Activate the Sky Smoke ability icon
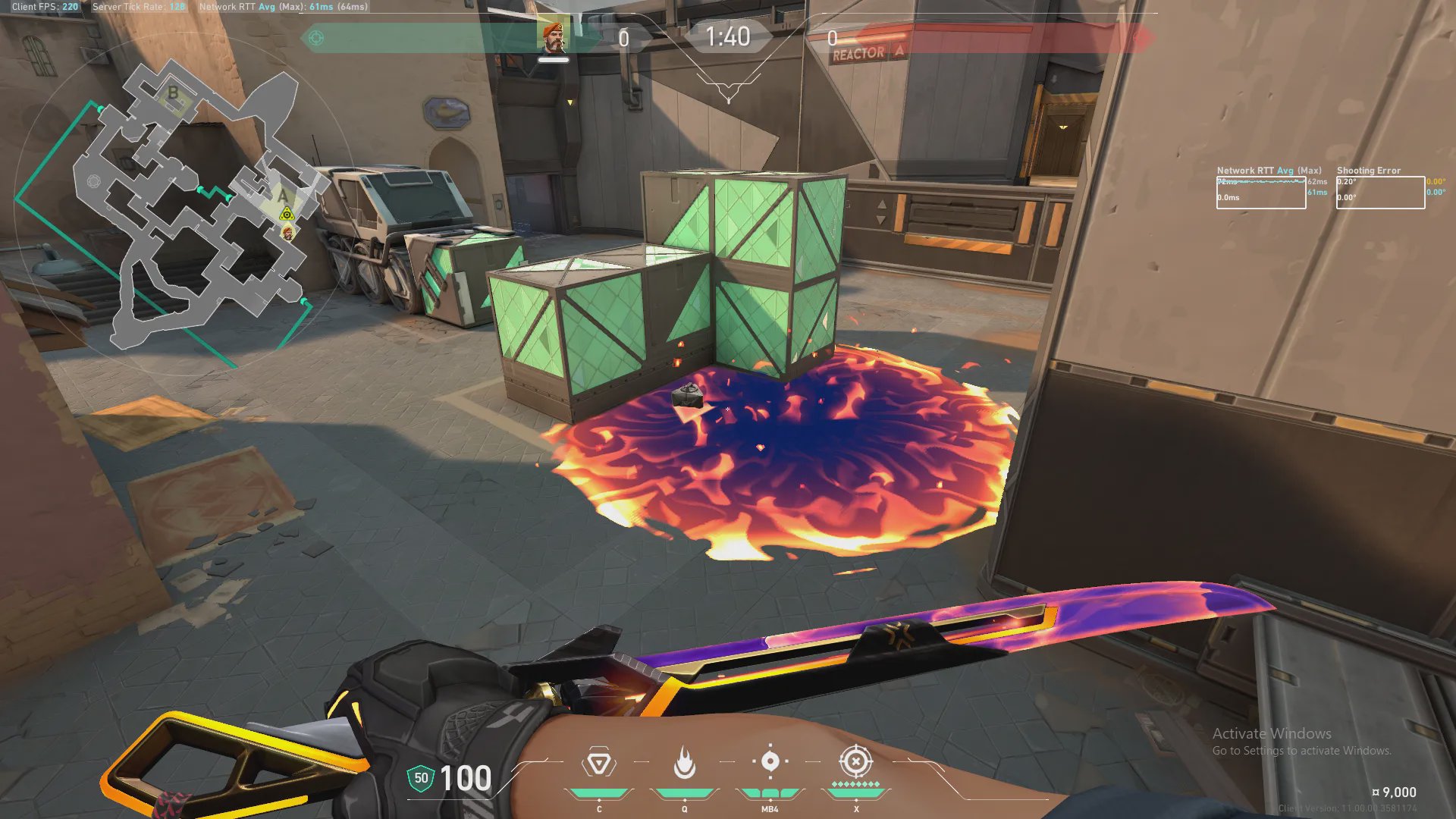 770,761
